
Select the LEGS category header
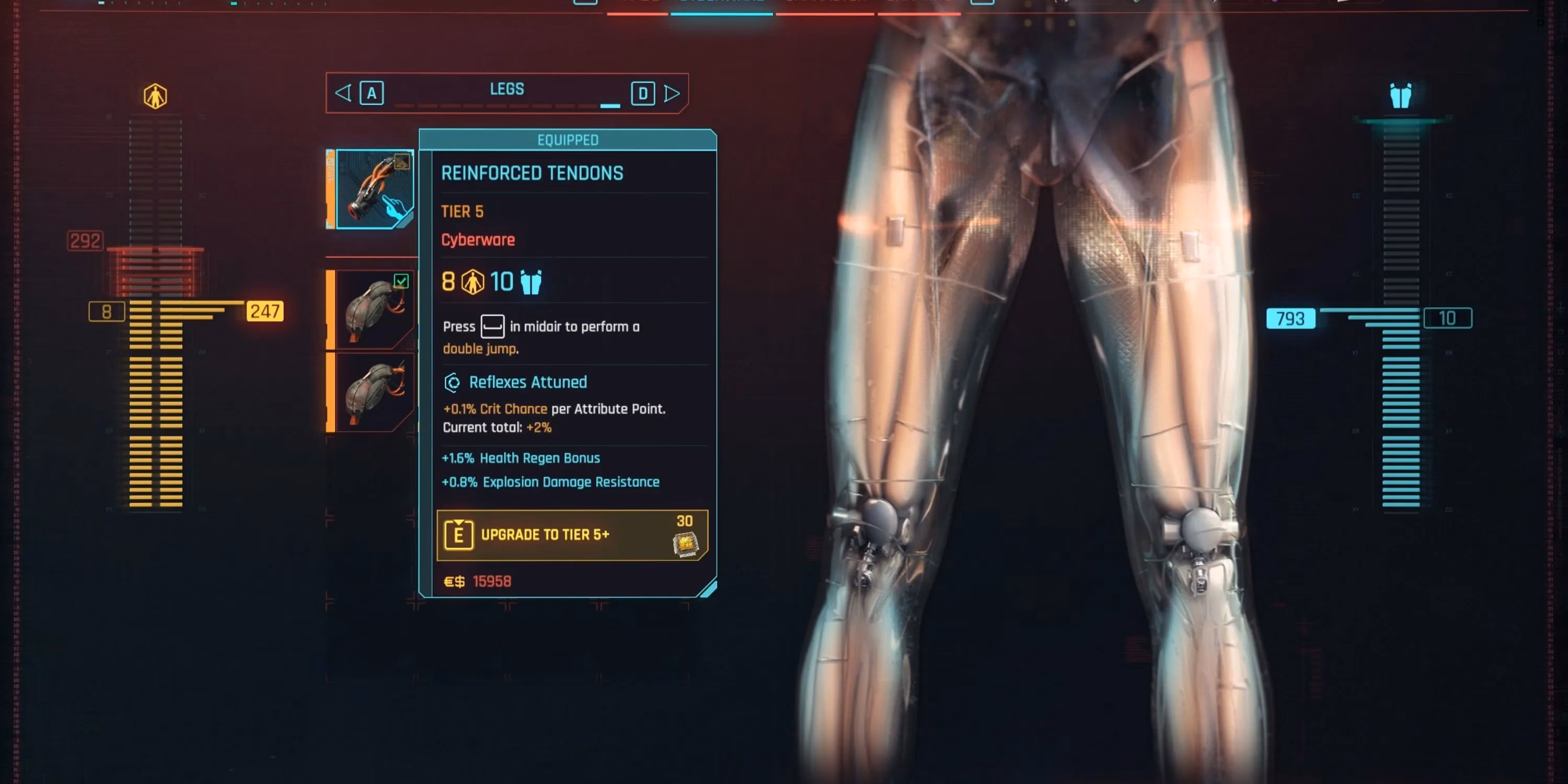pyautogui.click(x=507, y=89)
